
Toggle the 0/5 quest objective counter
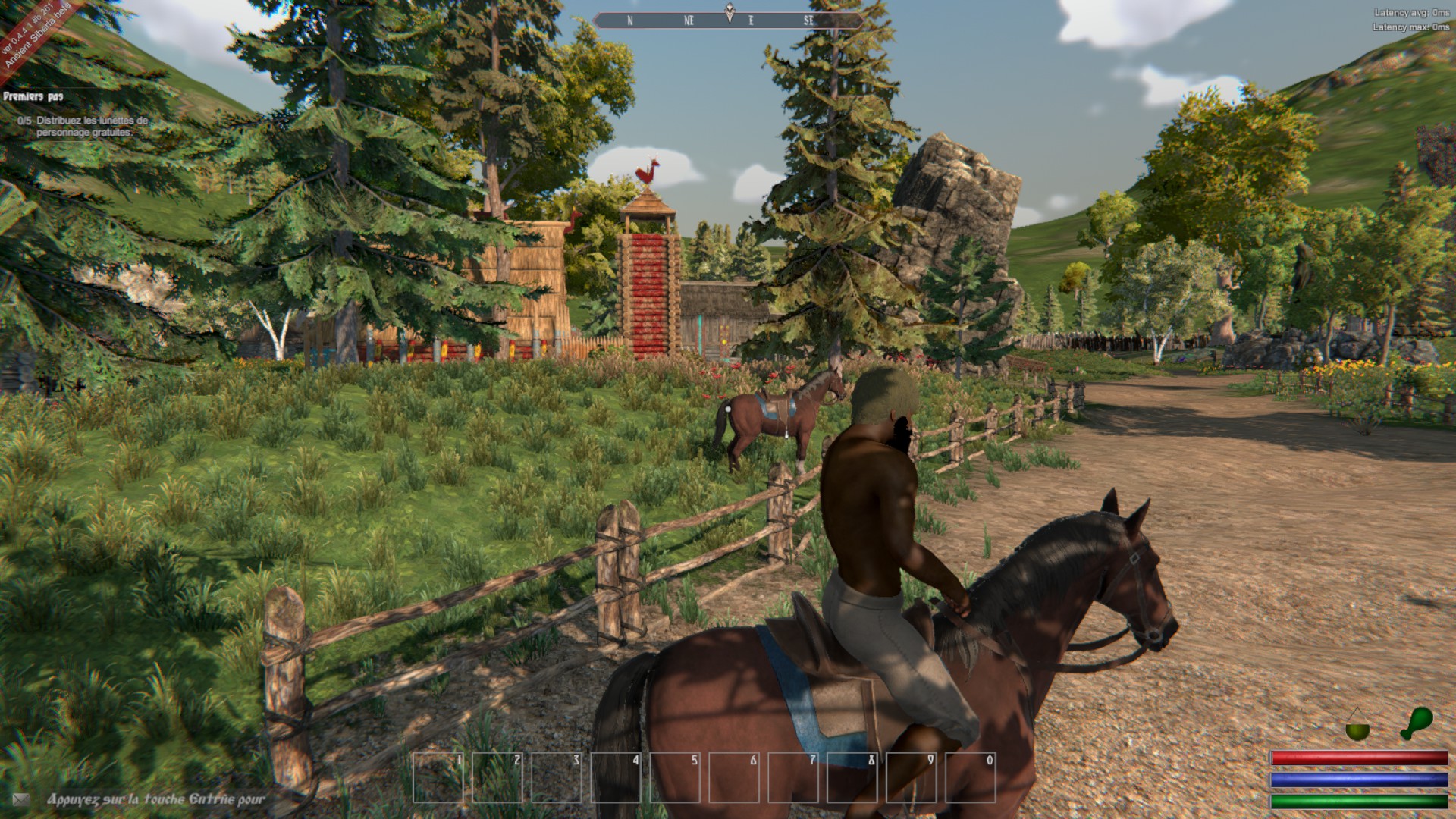pyautogui.click(x=23, y=120)
